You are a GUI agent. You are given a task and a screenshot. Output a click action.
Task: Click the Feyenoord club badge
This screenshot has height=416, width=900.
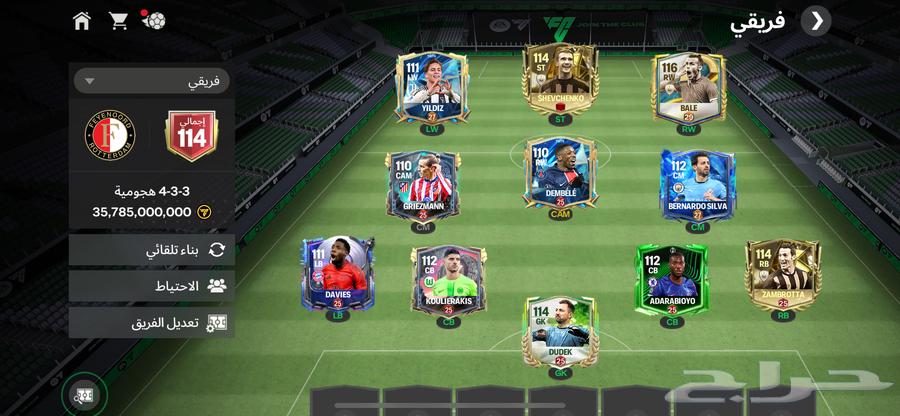tap(109, 136)
